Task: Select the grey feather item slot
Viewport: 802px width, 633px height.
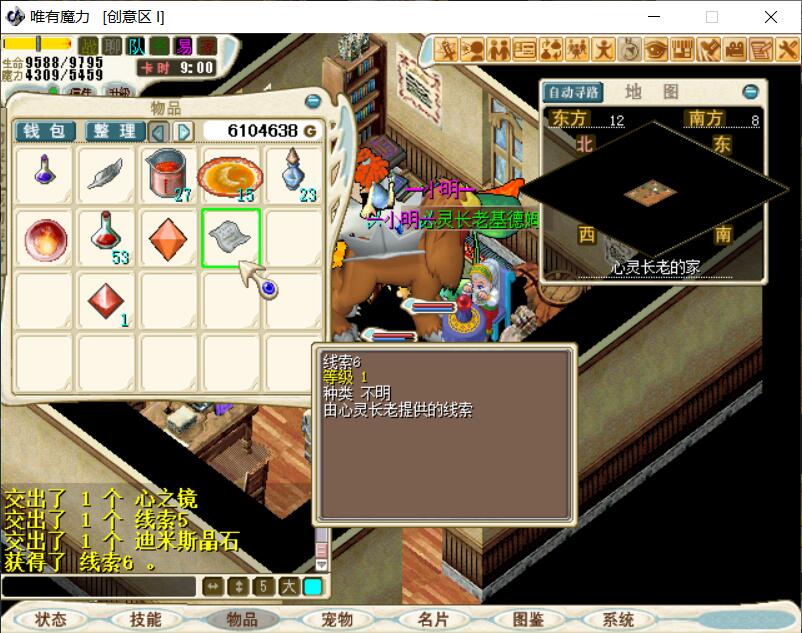Action: tap(106, 175)
